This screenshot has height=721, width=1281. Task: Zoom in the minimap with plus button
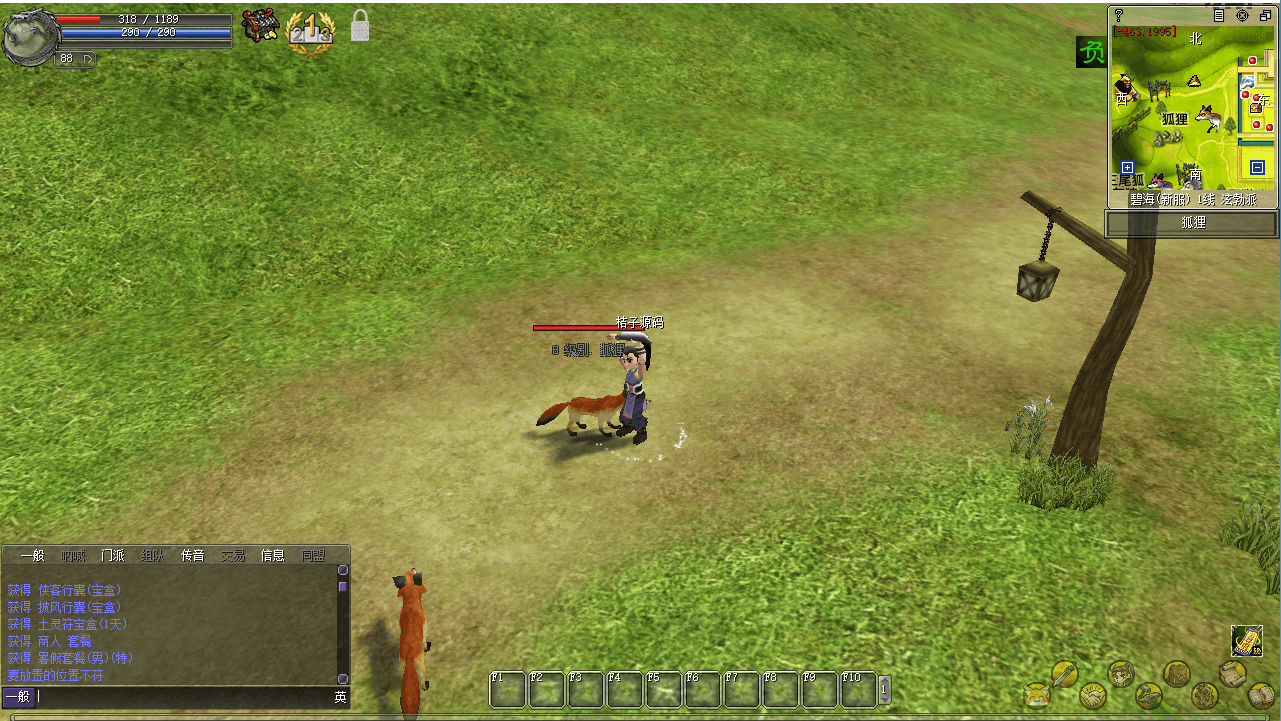tap(1127, 168)
